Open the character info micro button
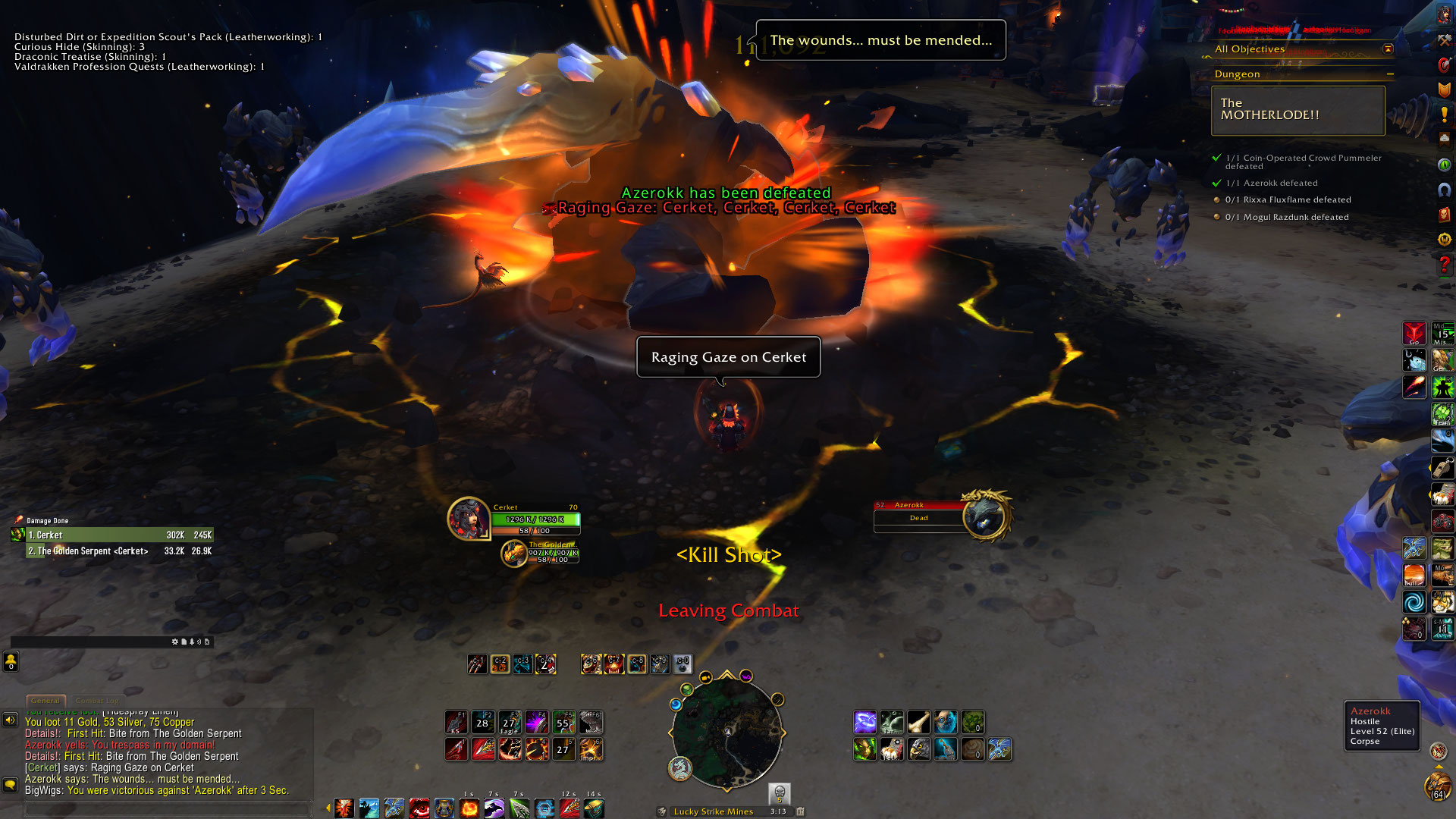The image size is (1456, 819). tap(1444, 15)
